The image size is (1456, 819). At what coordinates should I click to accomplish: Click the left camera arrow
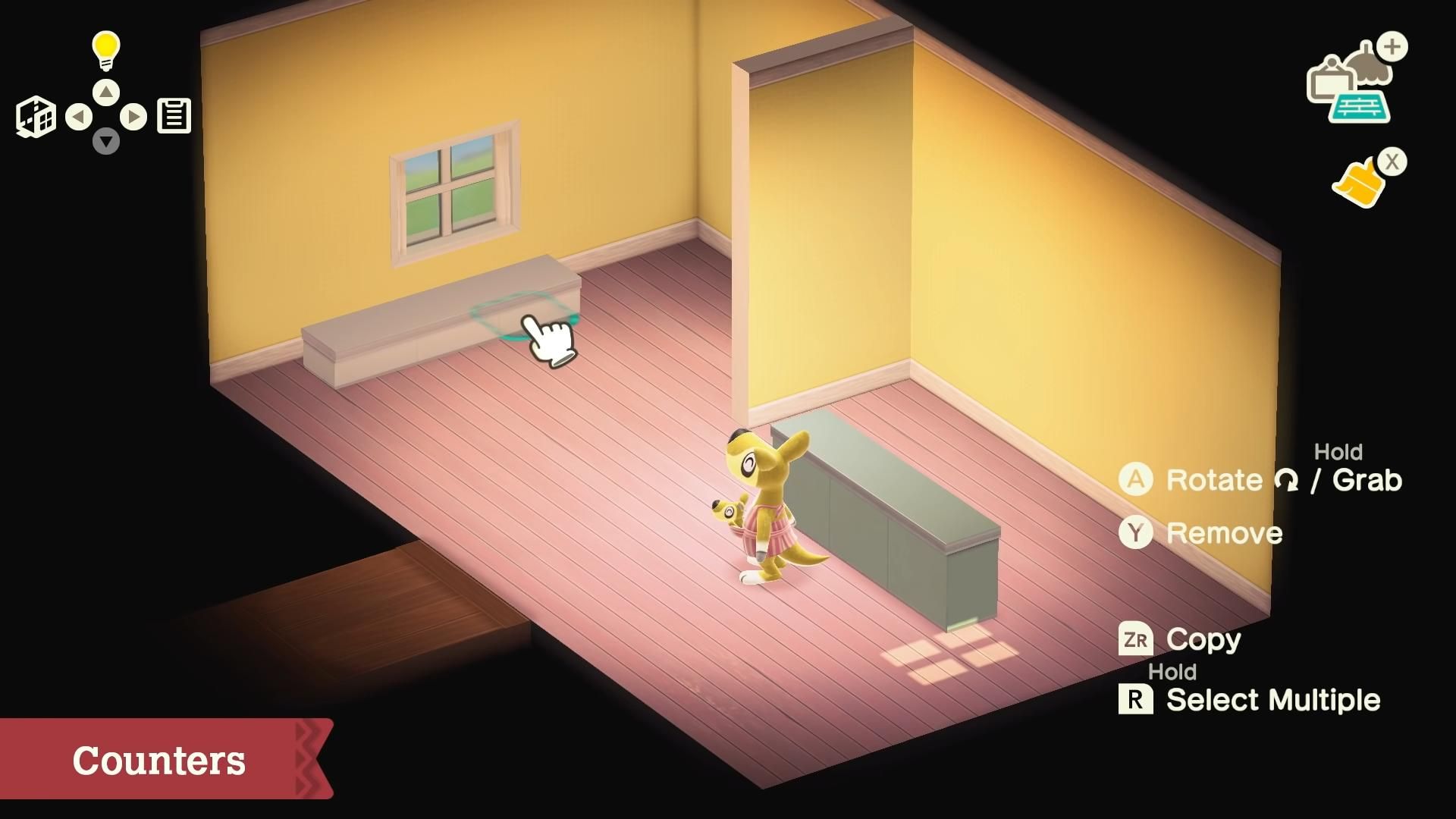78,116
